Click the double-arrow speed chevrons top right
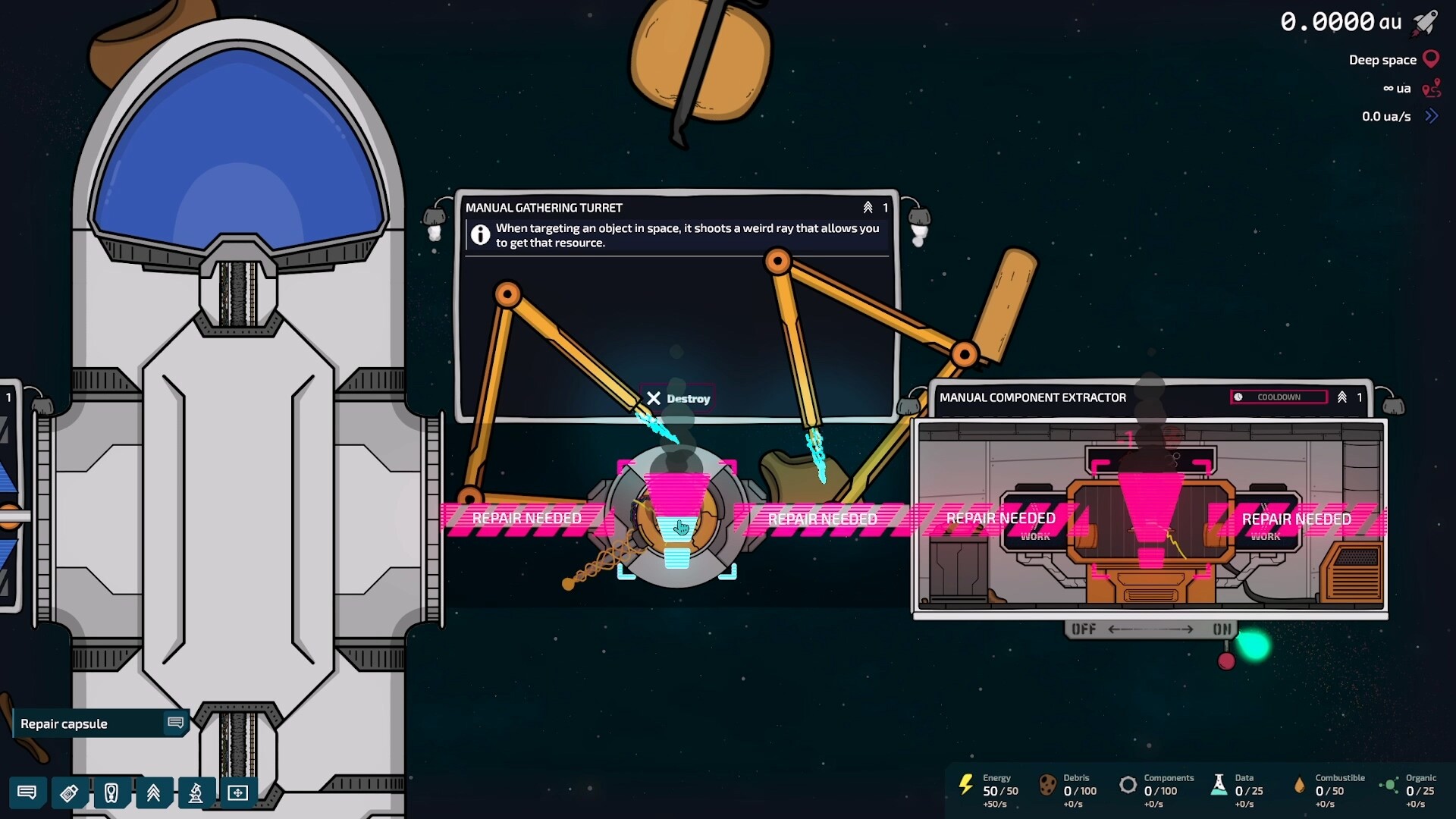1456x819 pixels. coord(1433,116)
